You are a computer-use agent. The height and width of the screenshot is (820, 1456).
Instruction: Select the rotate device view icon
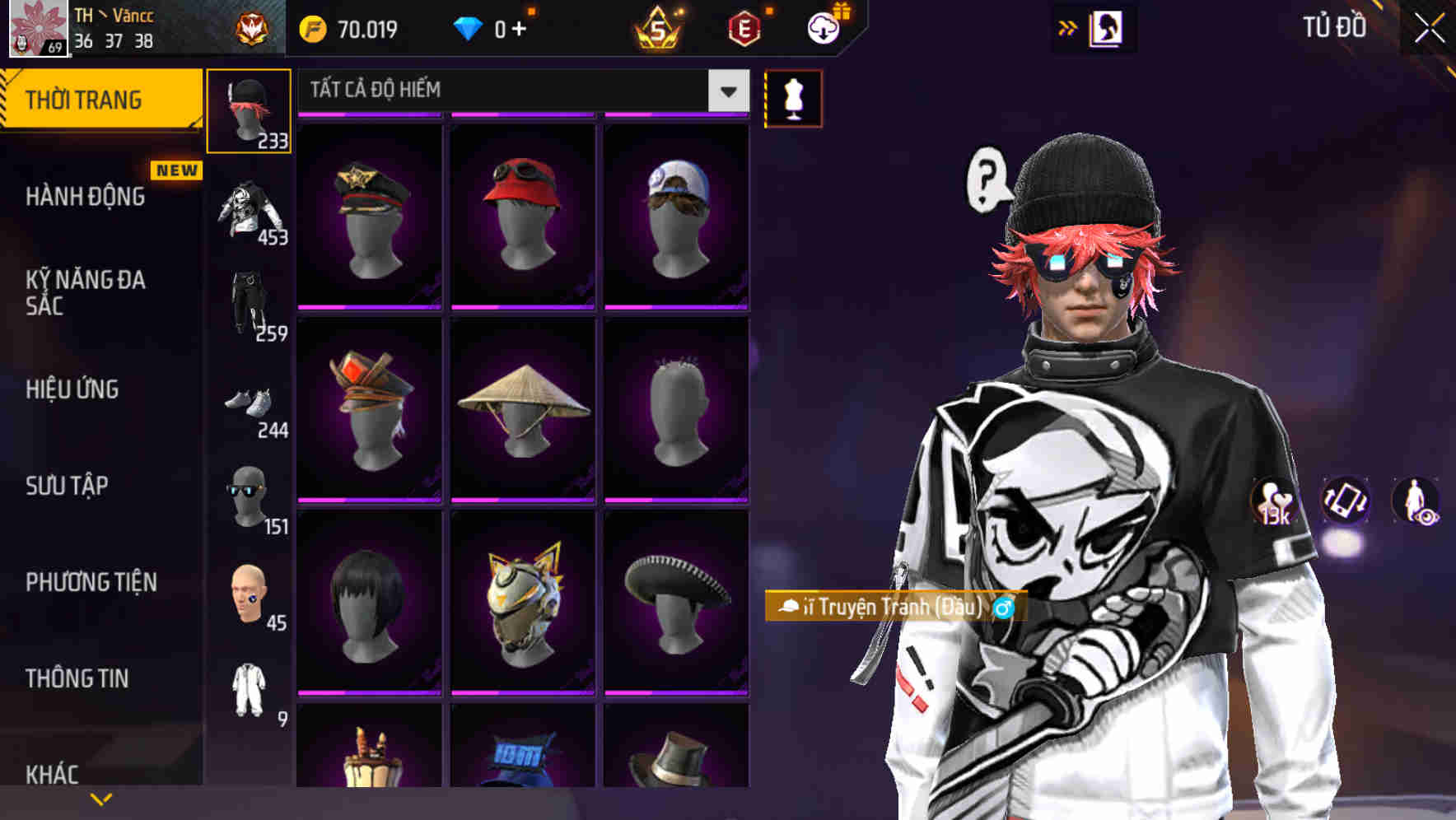(x=1345, y=502)
